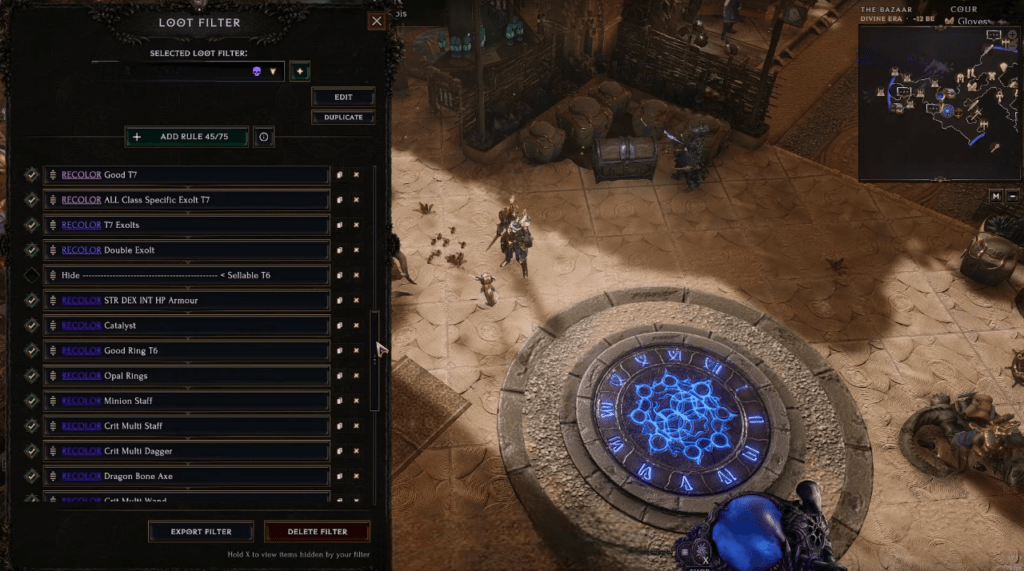This screenshot has width=1024, height=571.
Task: Export the current loot filter
Action: click(x=201, y=531)
